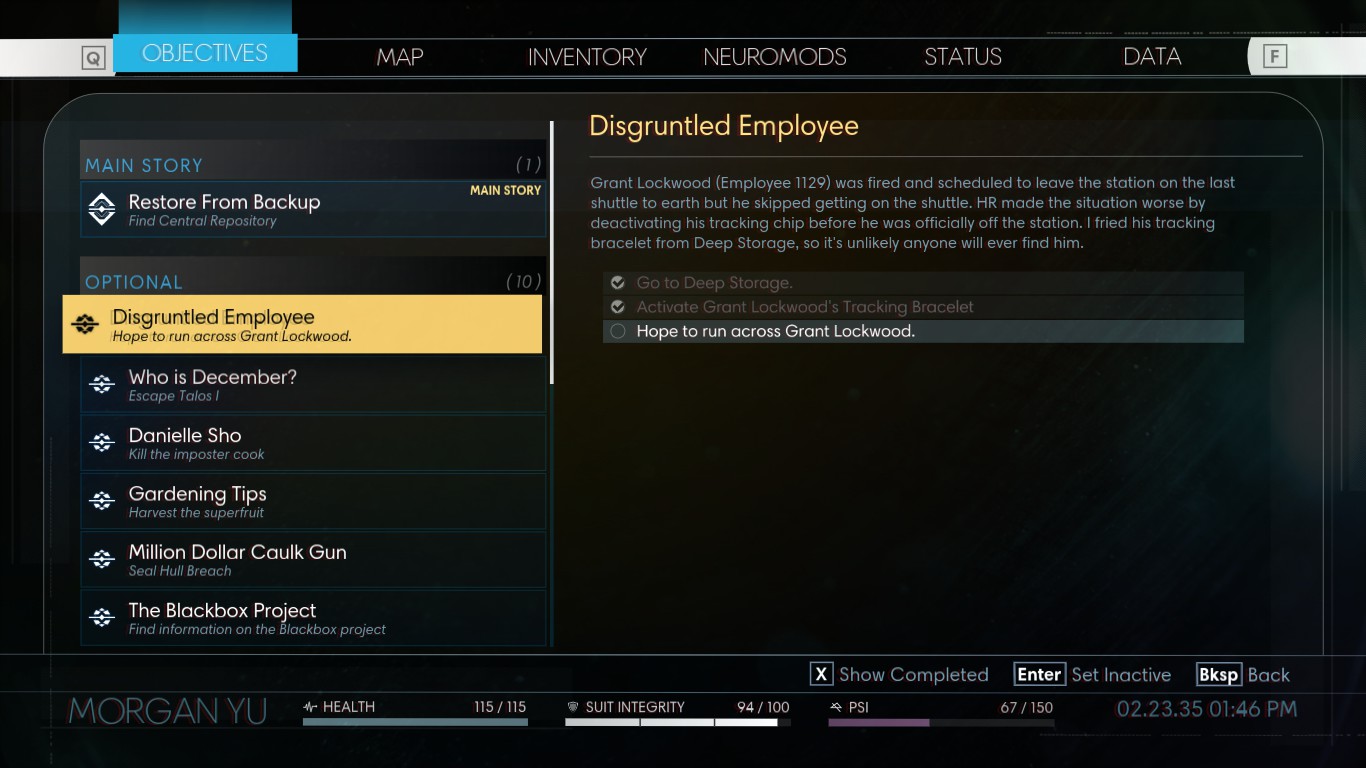Click the checkmark on Go to Deep Storage

tap(617, 283)
